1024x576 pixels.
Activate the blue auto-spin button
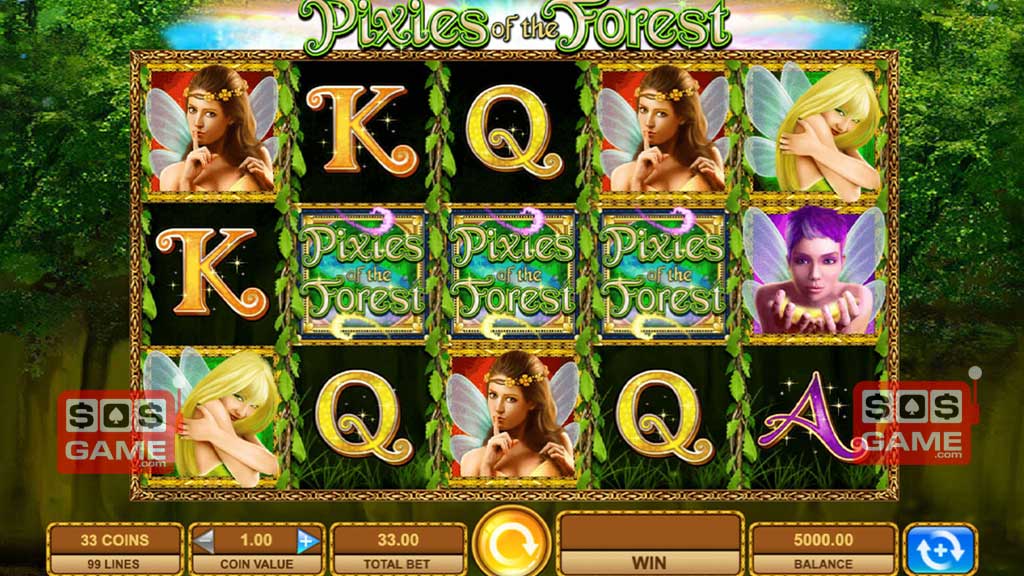[x=940, y=549]
